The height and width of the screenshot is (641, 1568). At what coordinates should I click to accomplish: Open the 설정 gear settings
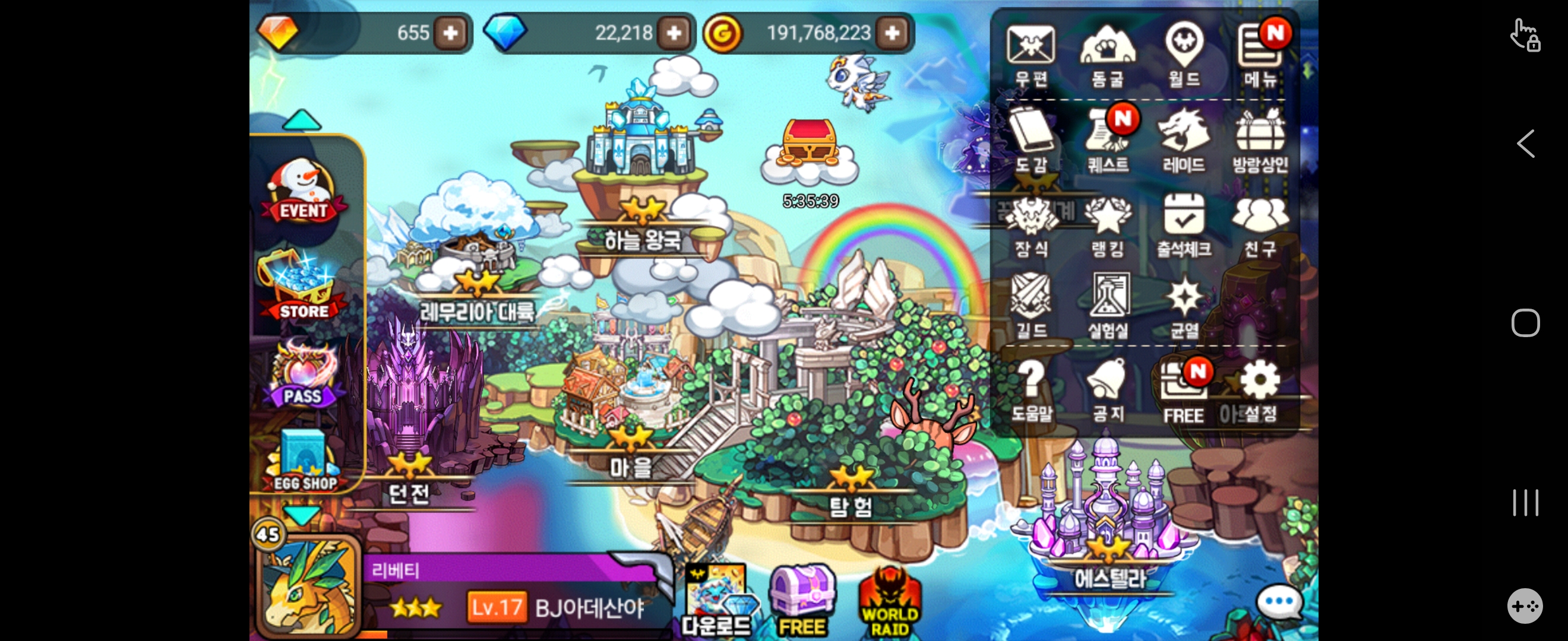1260,391
